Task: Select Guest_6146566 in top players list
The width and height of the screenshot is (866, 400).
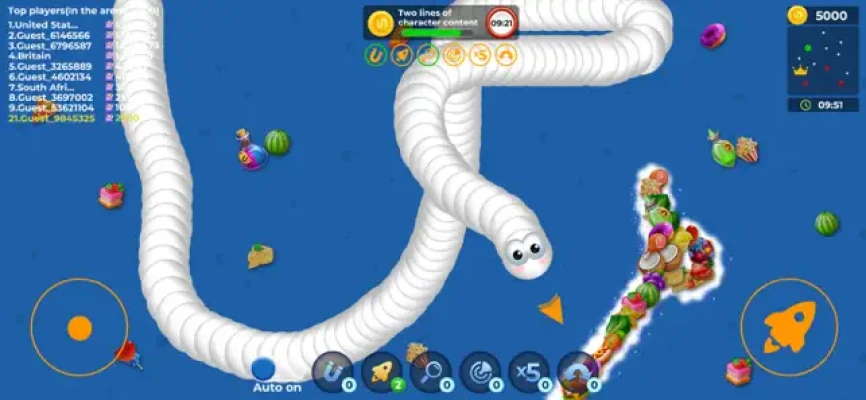Action: pyautogui.click(x=50, y=34)
